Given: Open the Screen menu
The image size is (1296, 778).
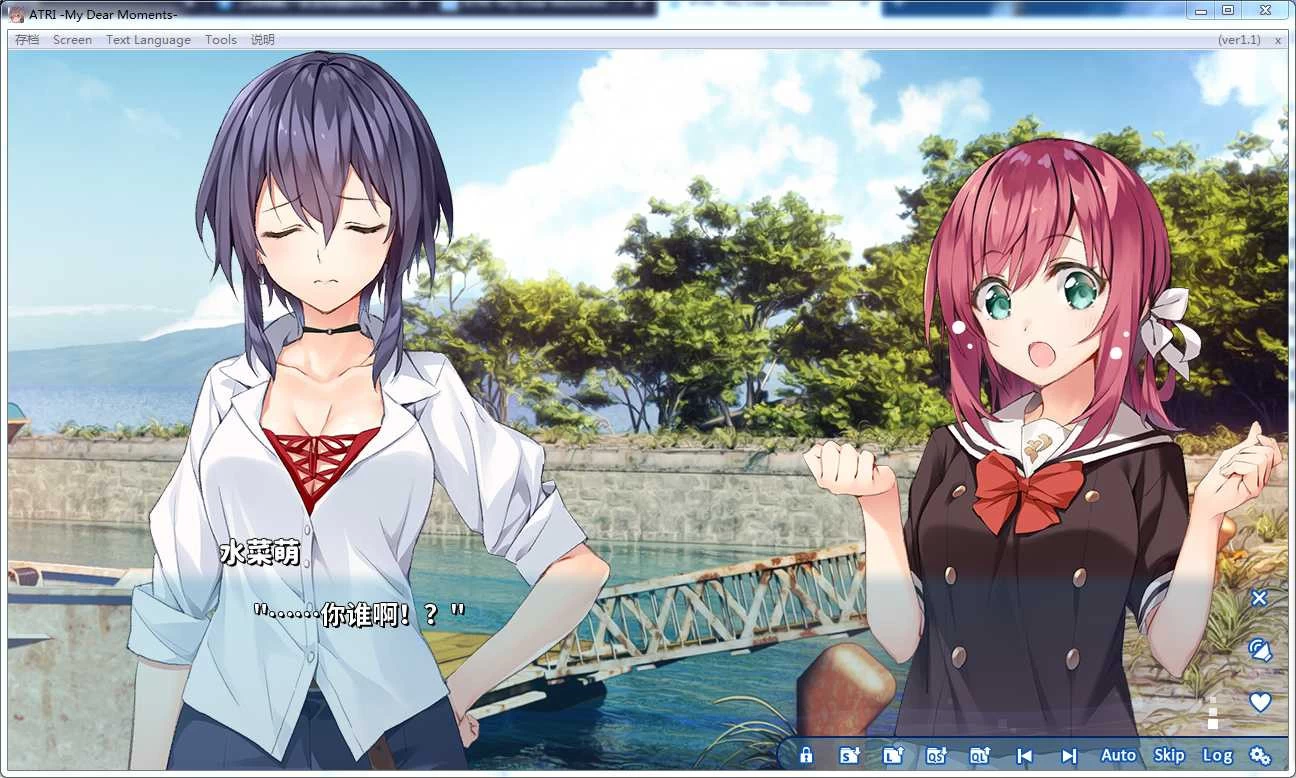Looking at the screenshot, I should pyautogui.click(x=72, y=40).
